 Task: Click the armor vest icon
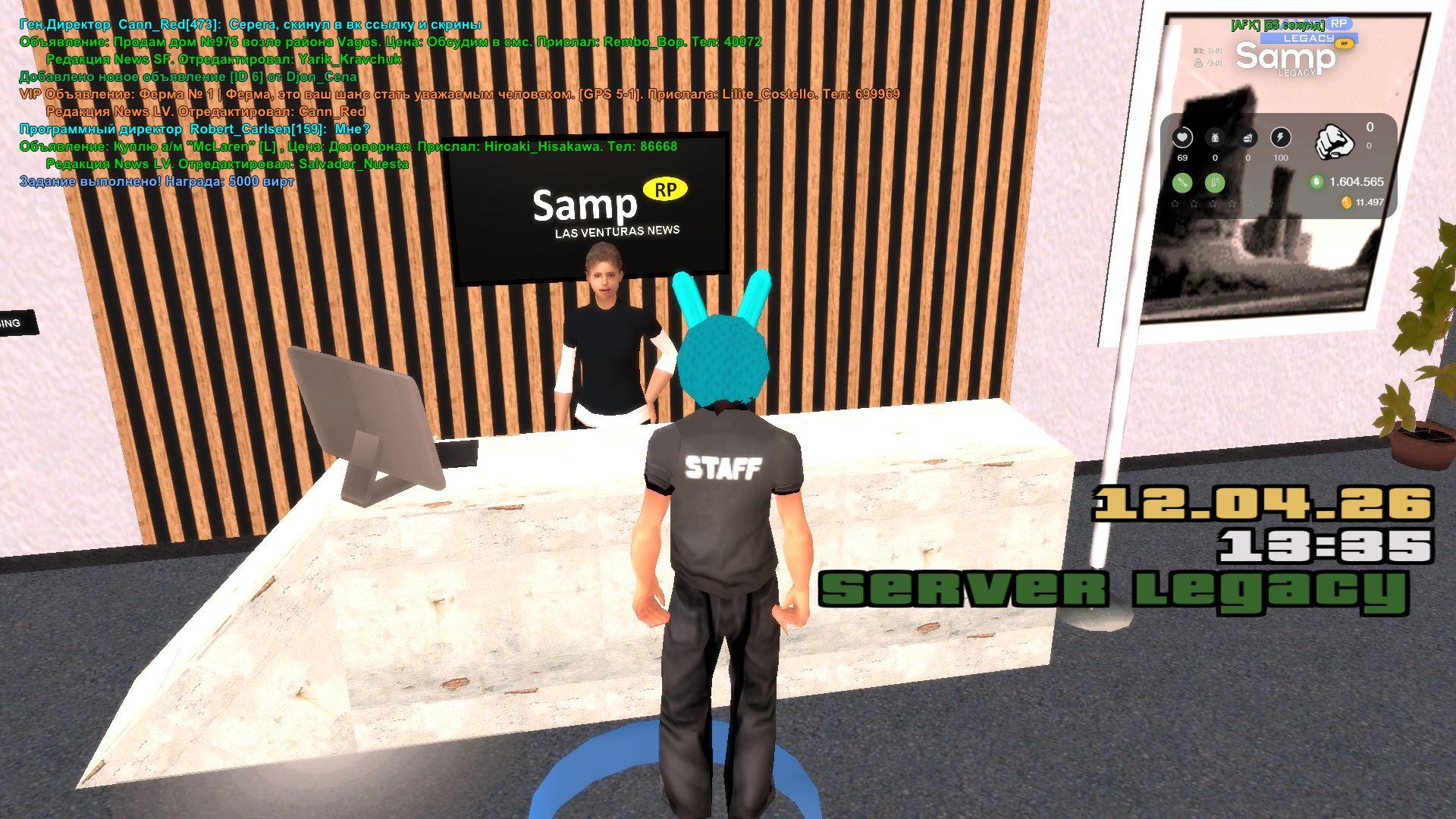point(1215,137)
